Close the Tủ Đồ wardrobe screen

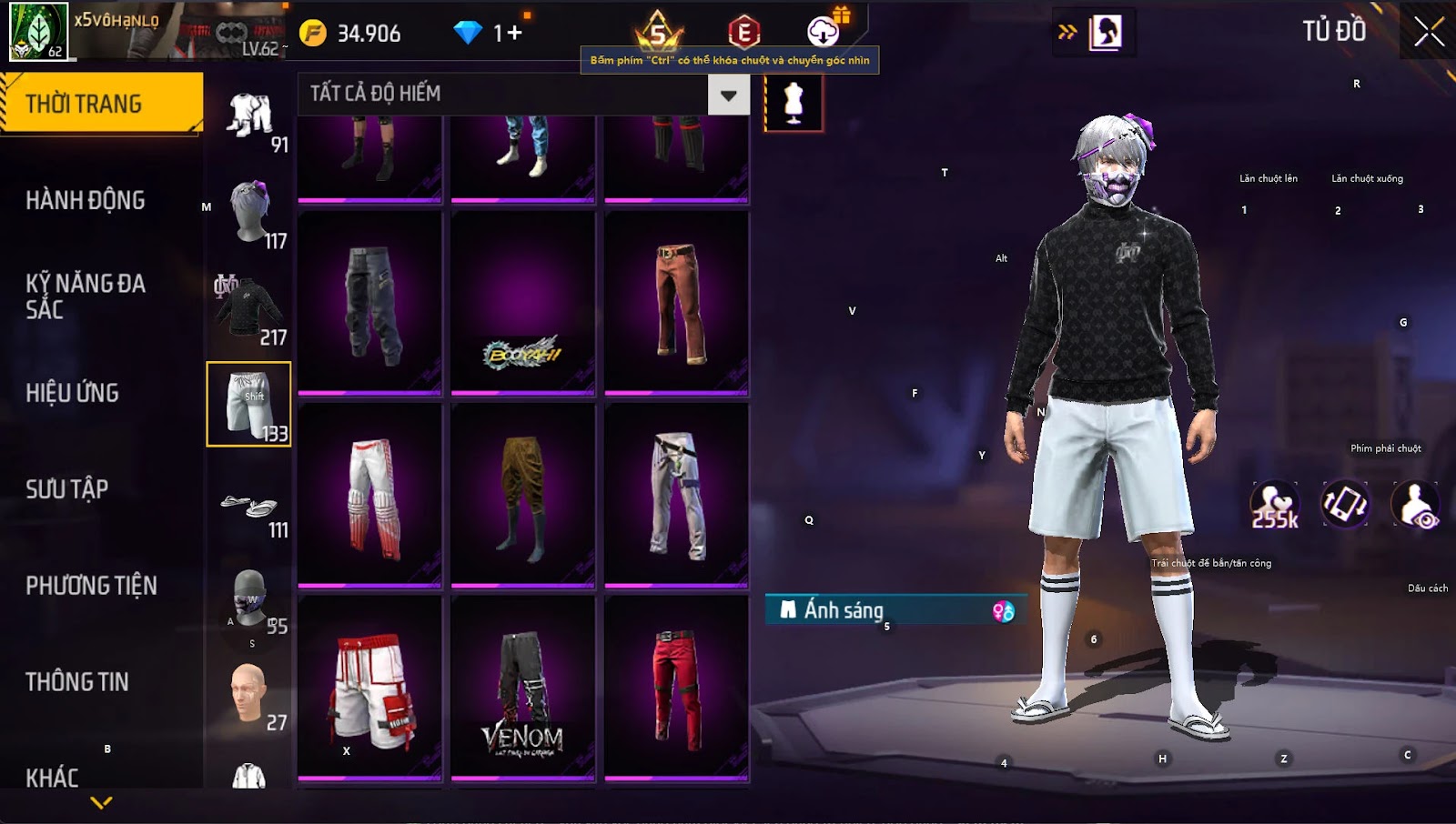coord(1429,32)
